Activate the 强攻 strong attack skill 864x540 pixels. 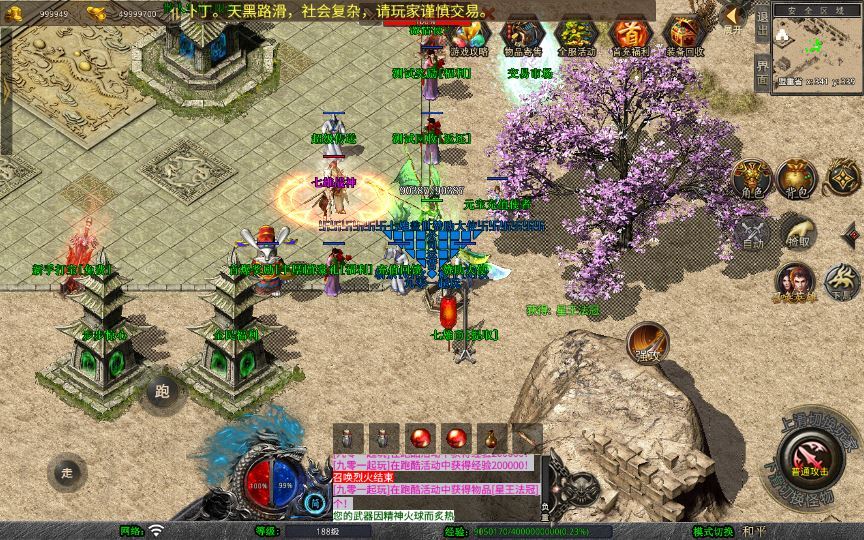[647, 342]
